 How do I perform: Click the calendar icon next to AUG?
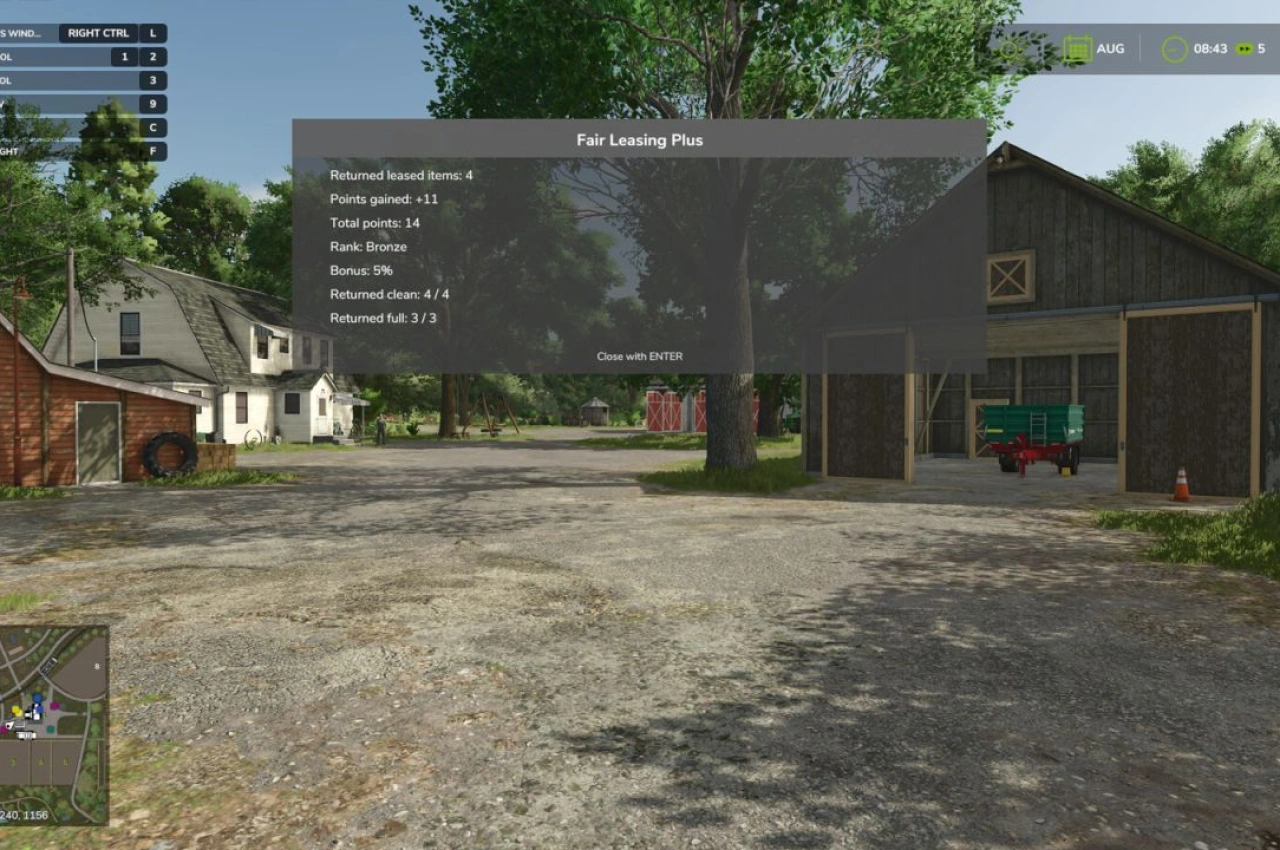coord(1078,48)
